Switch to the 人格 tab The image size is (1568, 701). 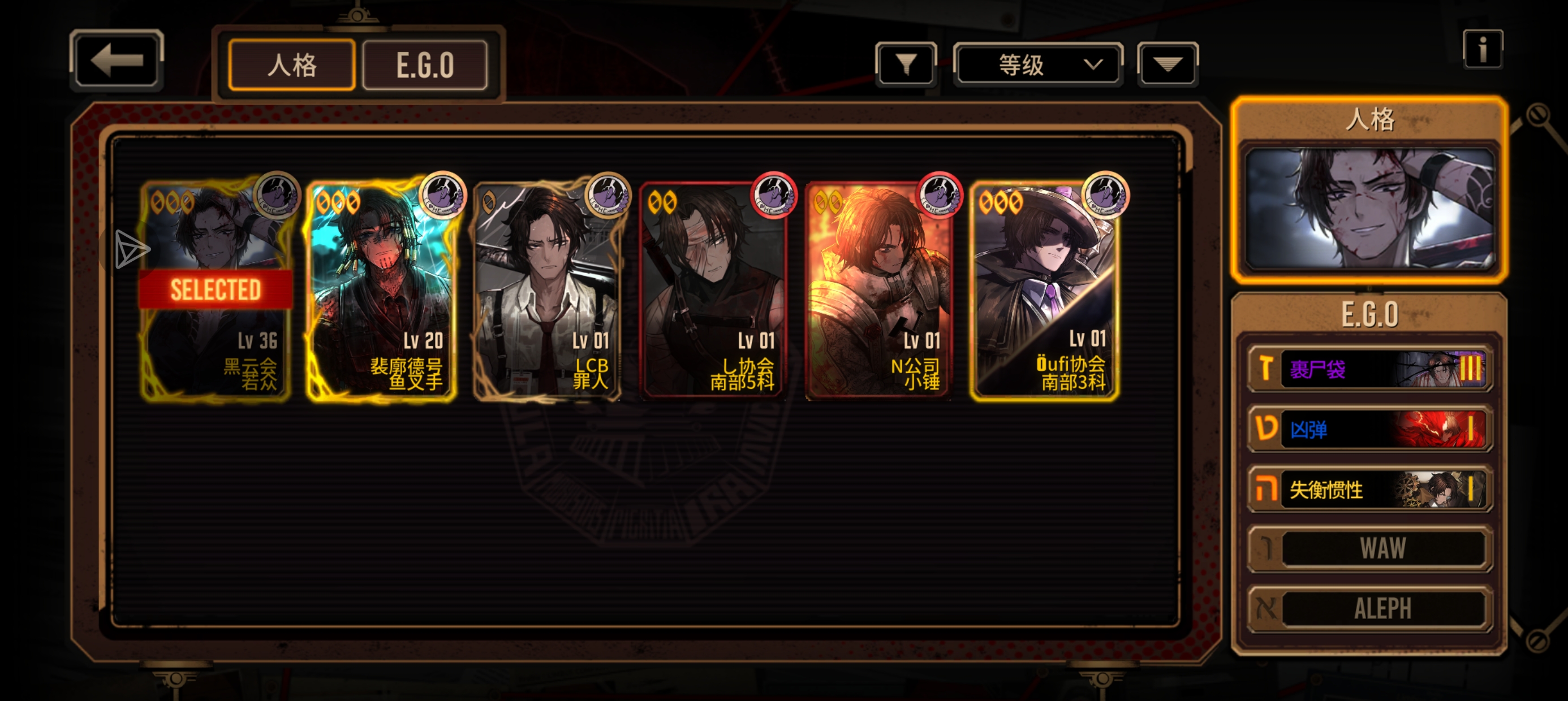pos(291,65)
